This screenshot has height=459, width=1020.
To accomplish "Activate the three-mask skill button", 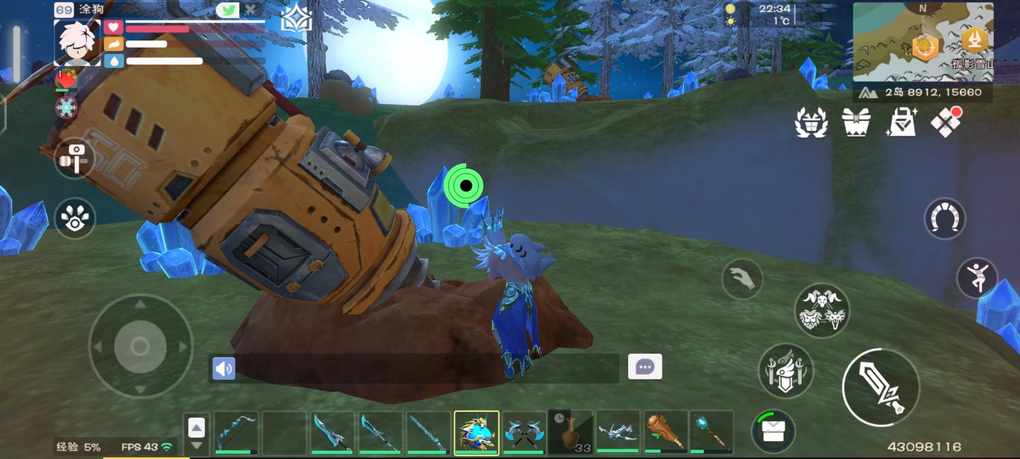I will pos(822,310).
